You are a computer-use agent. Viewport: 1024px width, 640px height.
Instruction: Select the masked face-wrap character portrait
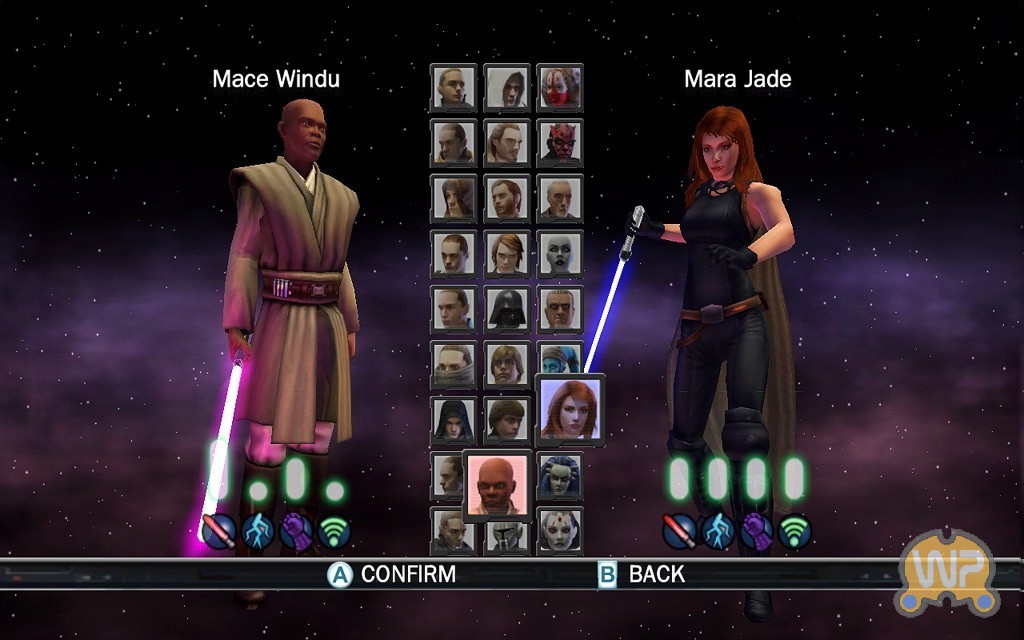click(453, 364)
